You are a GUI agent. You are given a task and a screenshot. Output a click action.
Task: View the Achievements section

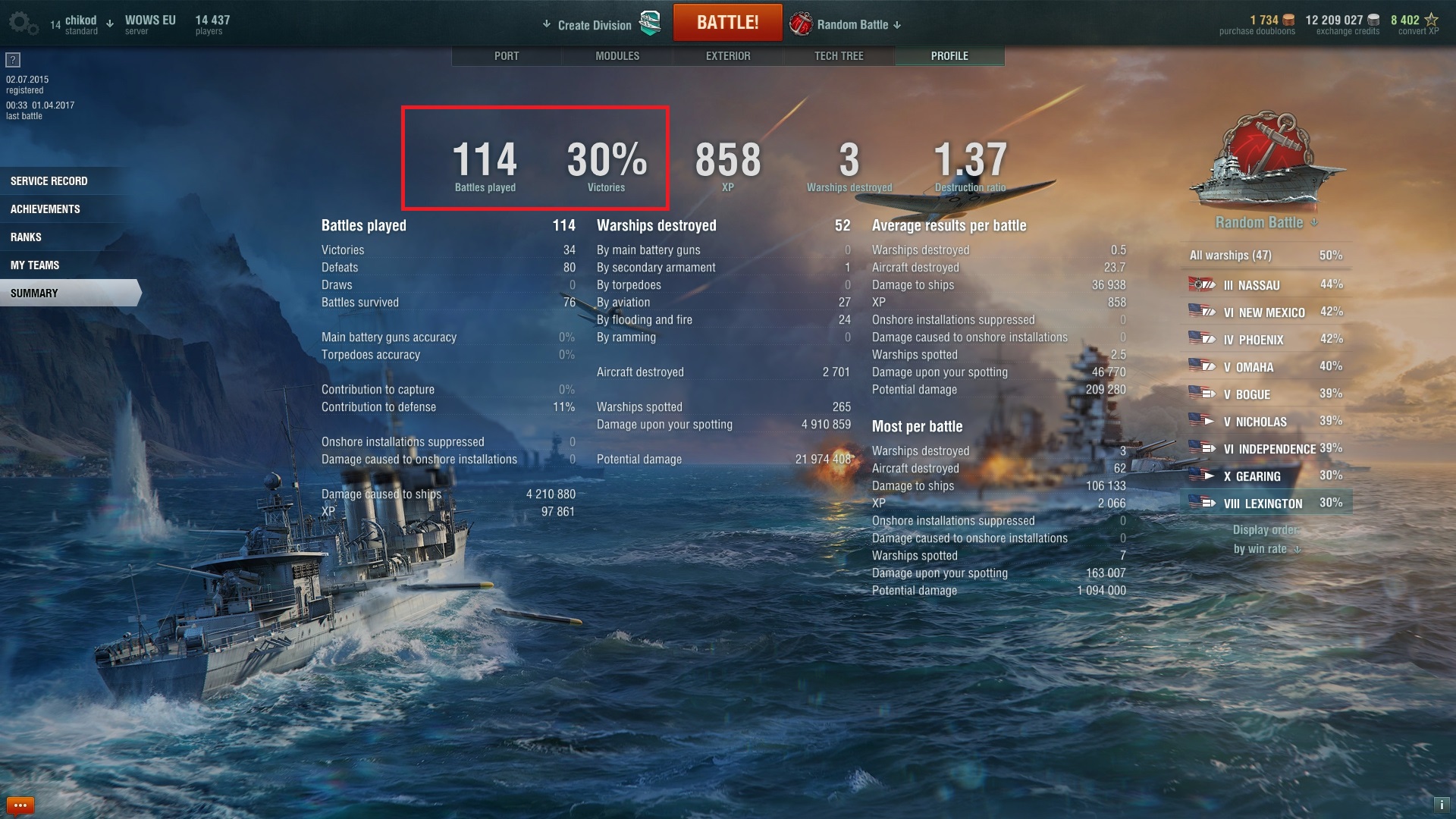pyautogui.click(x=45, y=209)
